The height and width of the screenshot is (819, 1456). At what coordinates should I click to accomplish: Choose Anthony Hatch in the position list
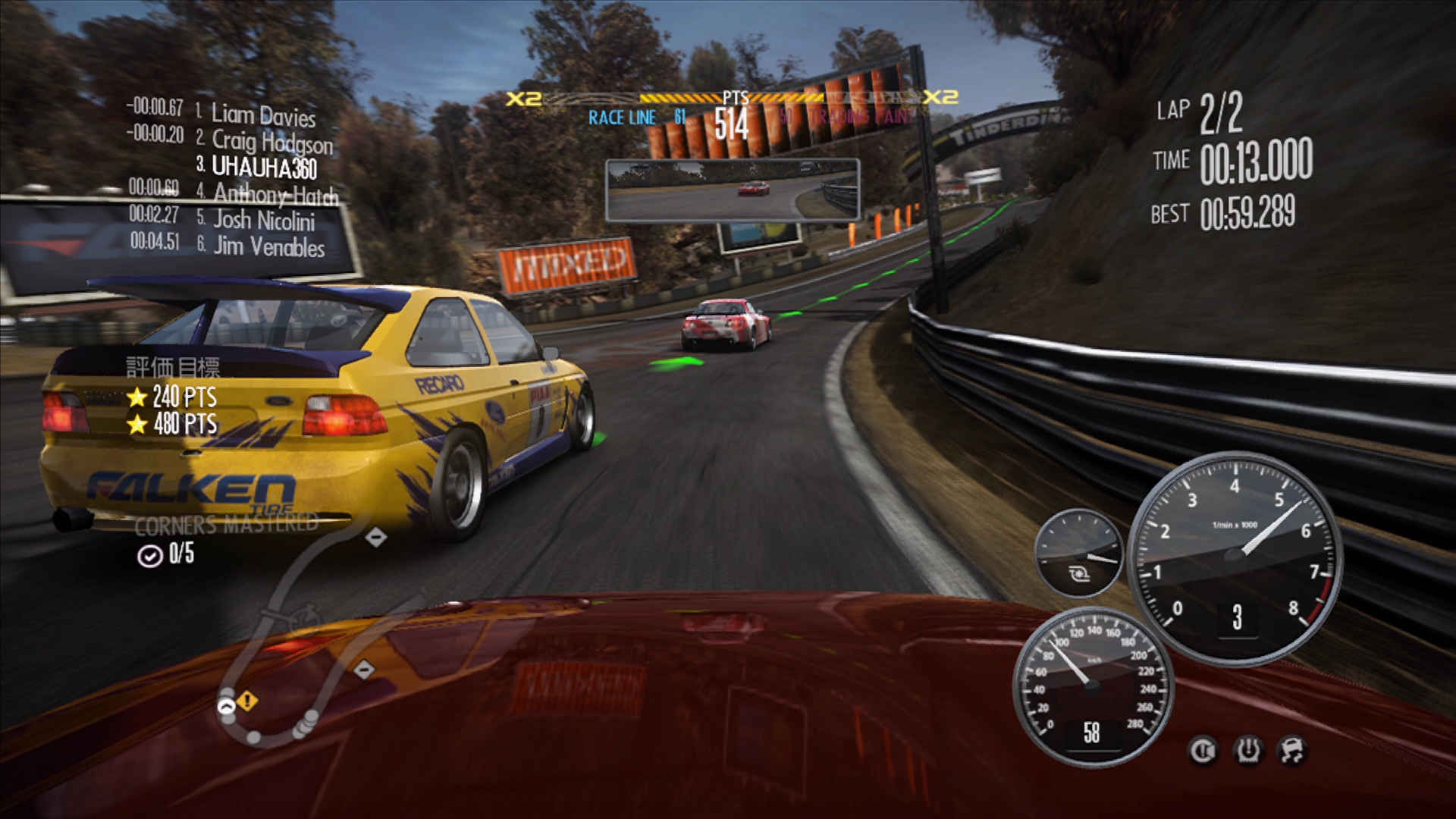point(275,194)
